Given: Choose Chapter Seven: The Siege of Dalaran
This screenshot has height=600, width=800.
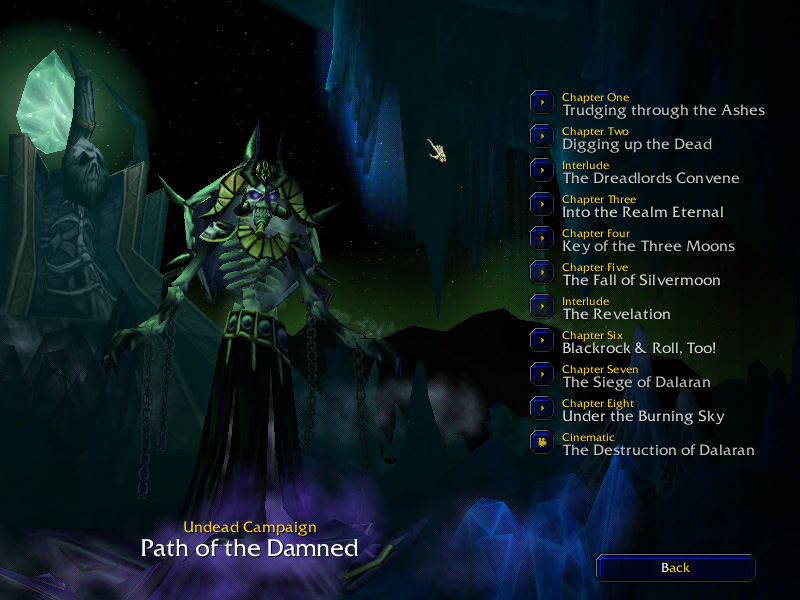Looking at the screenshot, I should [x=542, y=374].
